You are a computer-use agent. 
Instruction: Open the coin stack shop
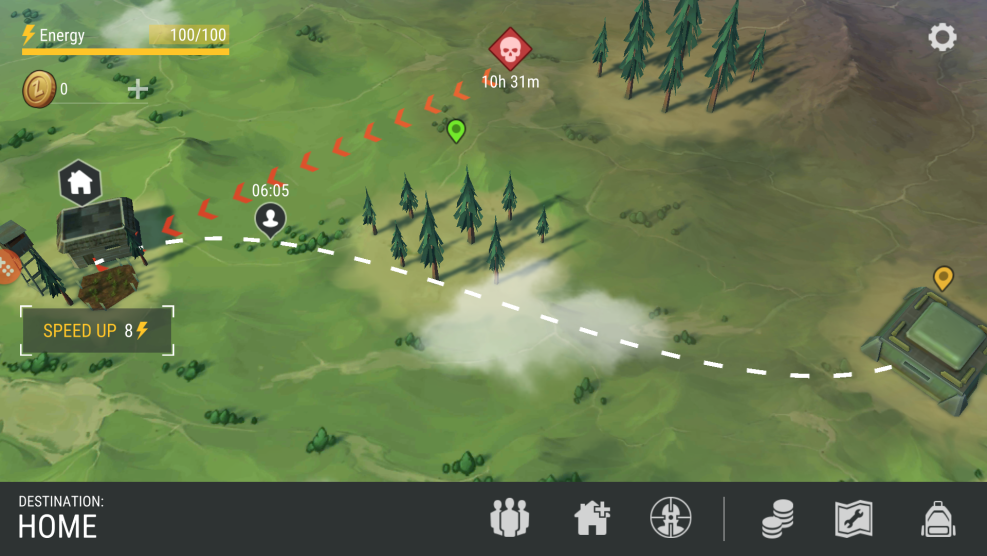click(777, 518)
